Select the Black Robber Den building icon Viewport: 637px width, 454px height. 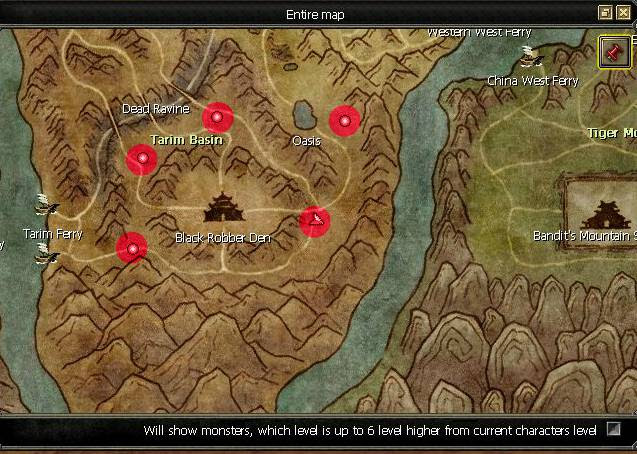[222, 208]
